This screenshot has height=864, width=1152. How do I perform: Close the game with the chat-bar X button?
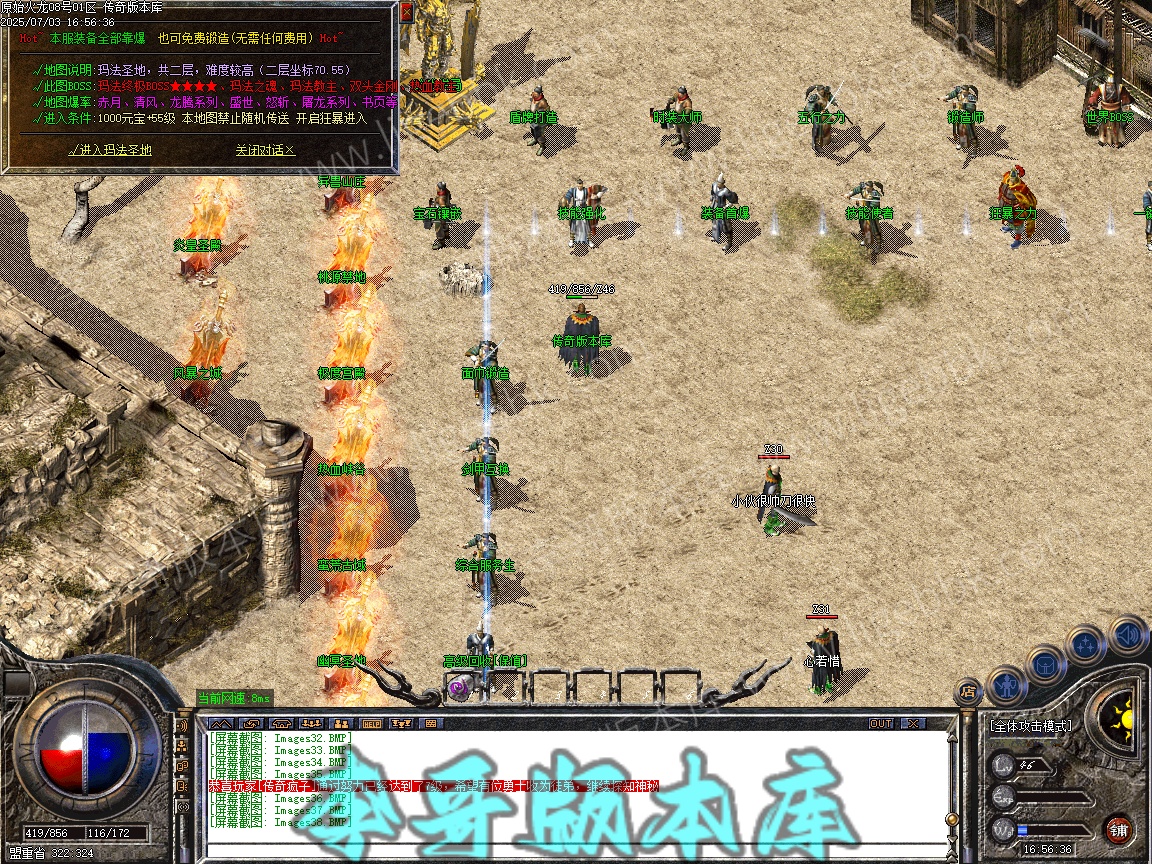(x=912, y=723)
